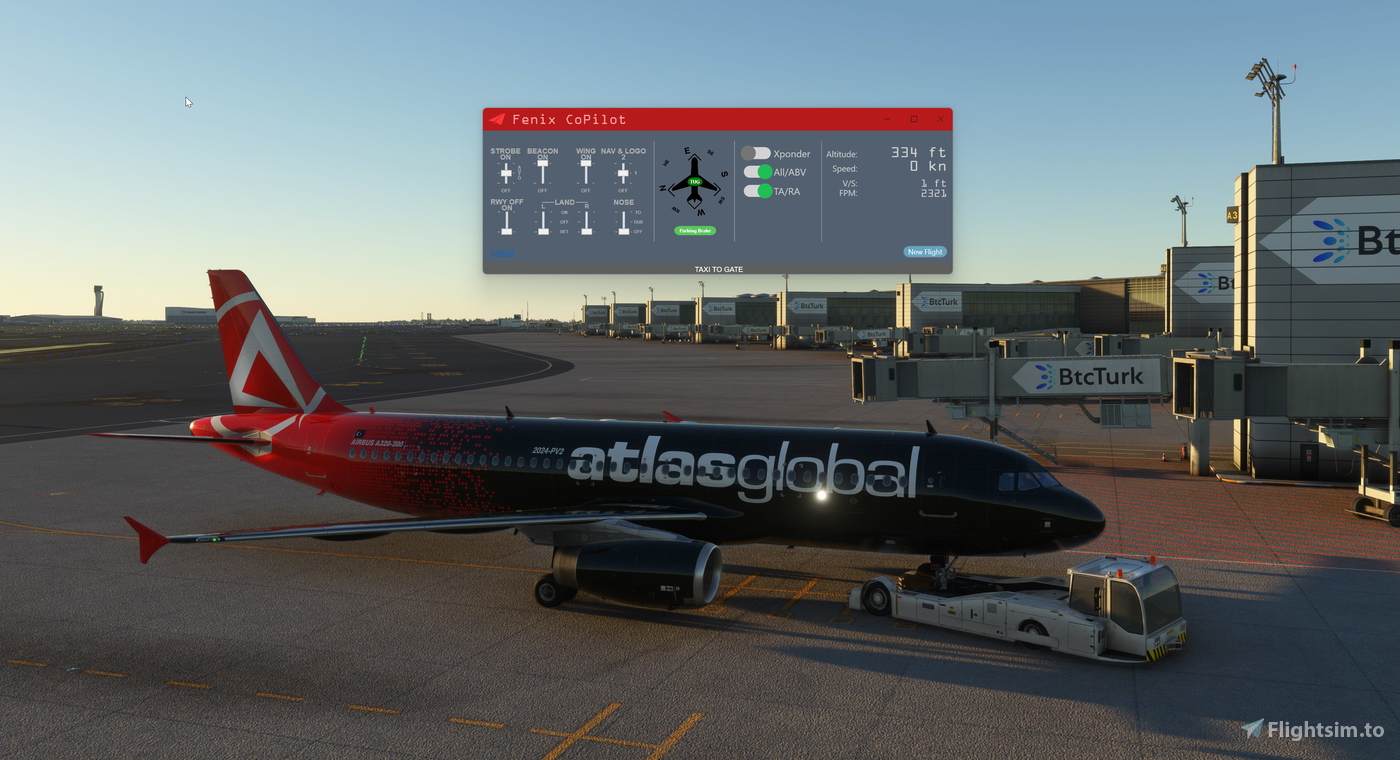Screen dimensions: 1400x760
Task: Click the TAXI TO GATE status bar
Action: pos(718,268)
